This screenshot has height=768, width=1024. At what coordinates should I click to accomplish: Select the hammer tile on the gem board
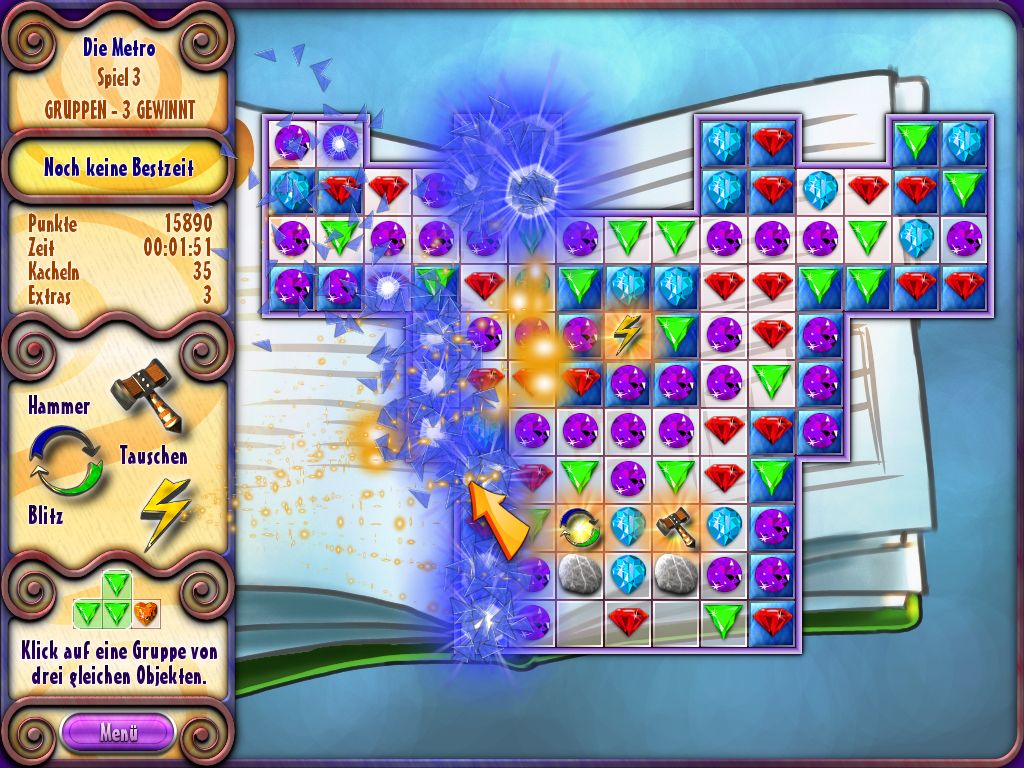675,527
